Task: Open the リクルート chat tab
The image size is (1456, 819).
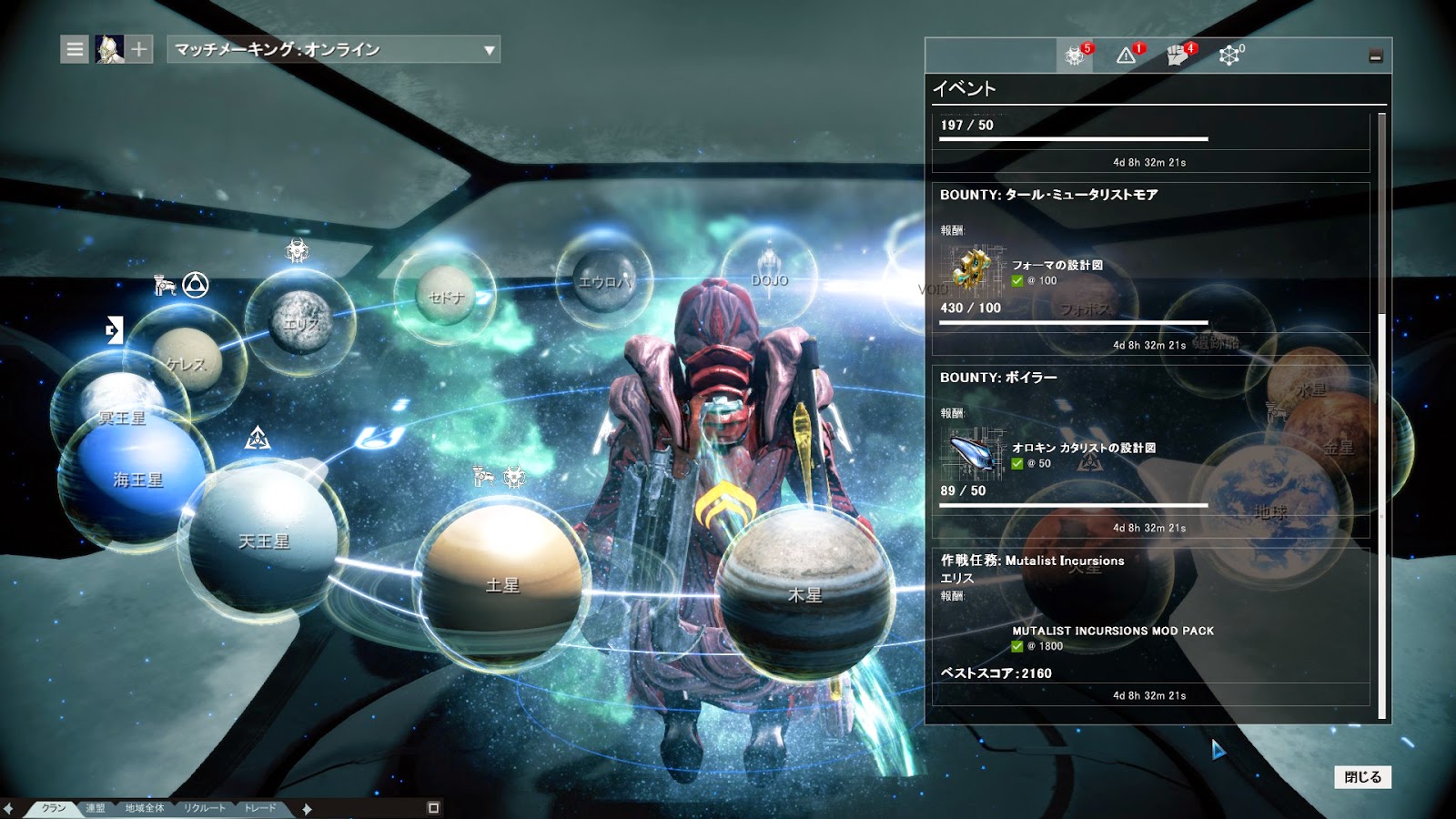Action: point(204,808)
